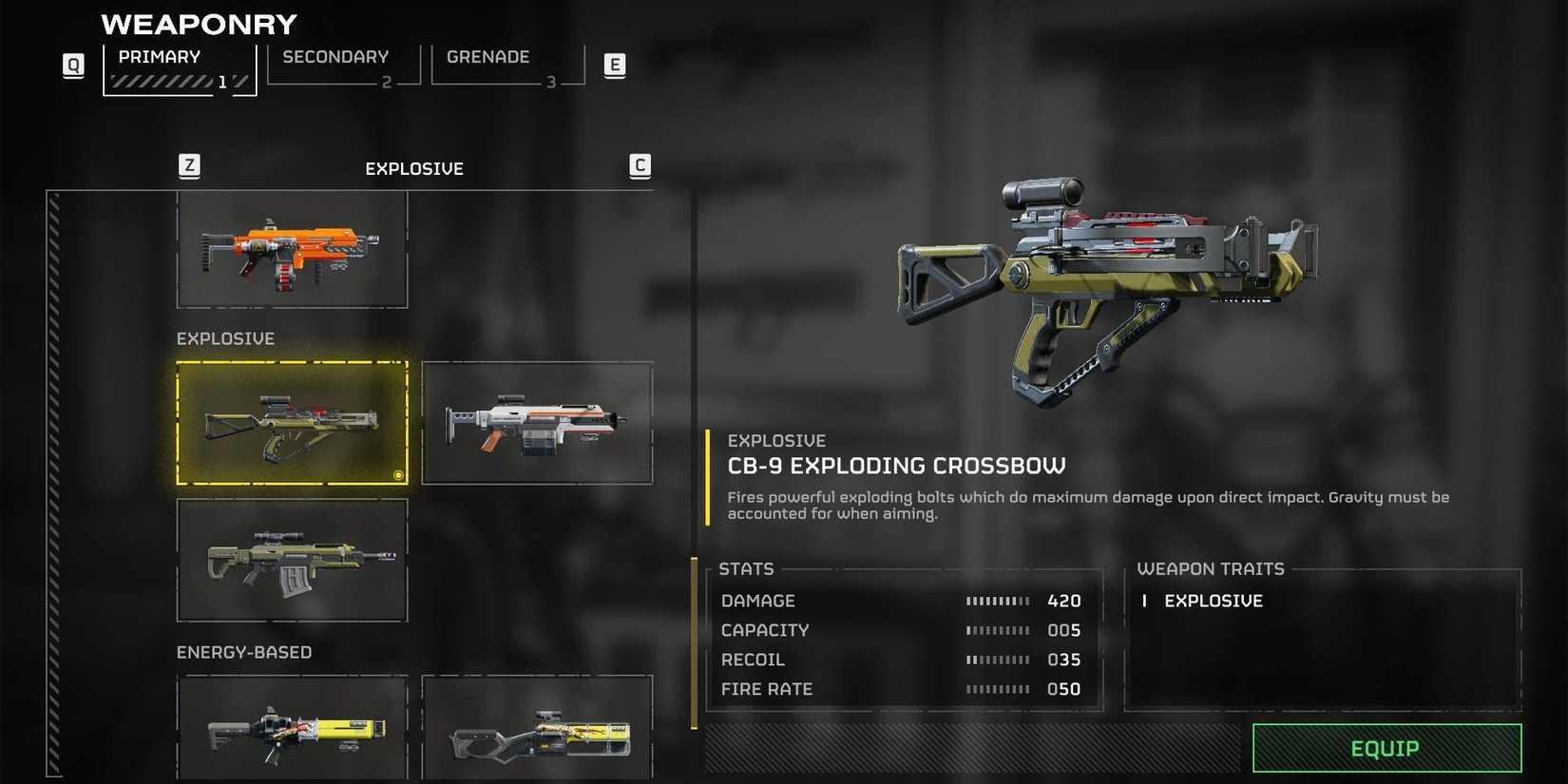Click the EXPLOSIVE category label at top
The image size is (1568, 784).
(413, 168)
